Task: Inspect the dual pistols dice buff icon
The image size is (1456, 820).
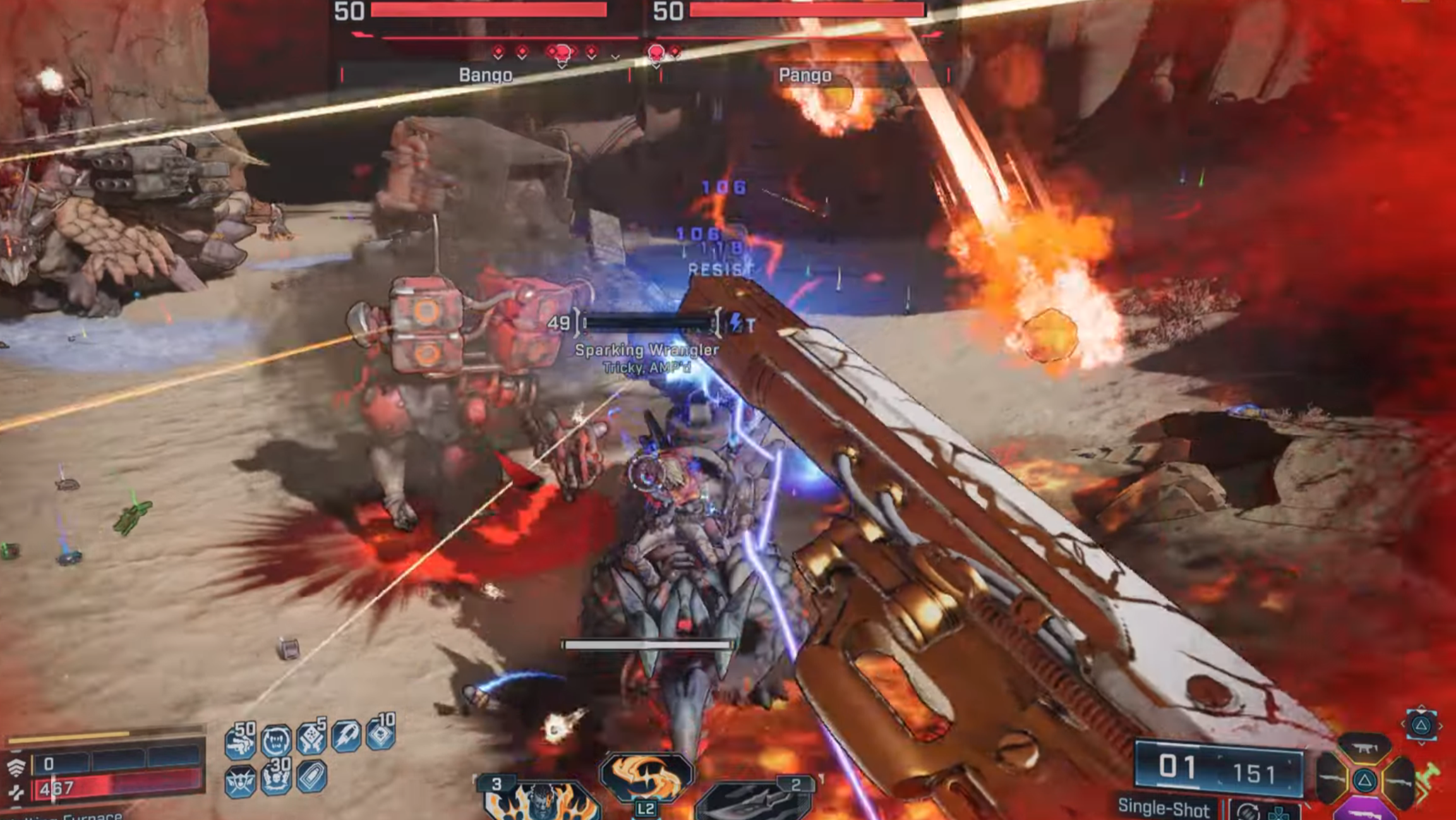Action: point(311,738)
